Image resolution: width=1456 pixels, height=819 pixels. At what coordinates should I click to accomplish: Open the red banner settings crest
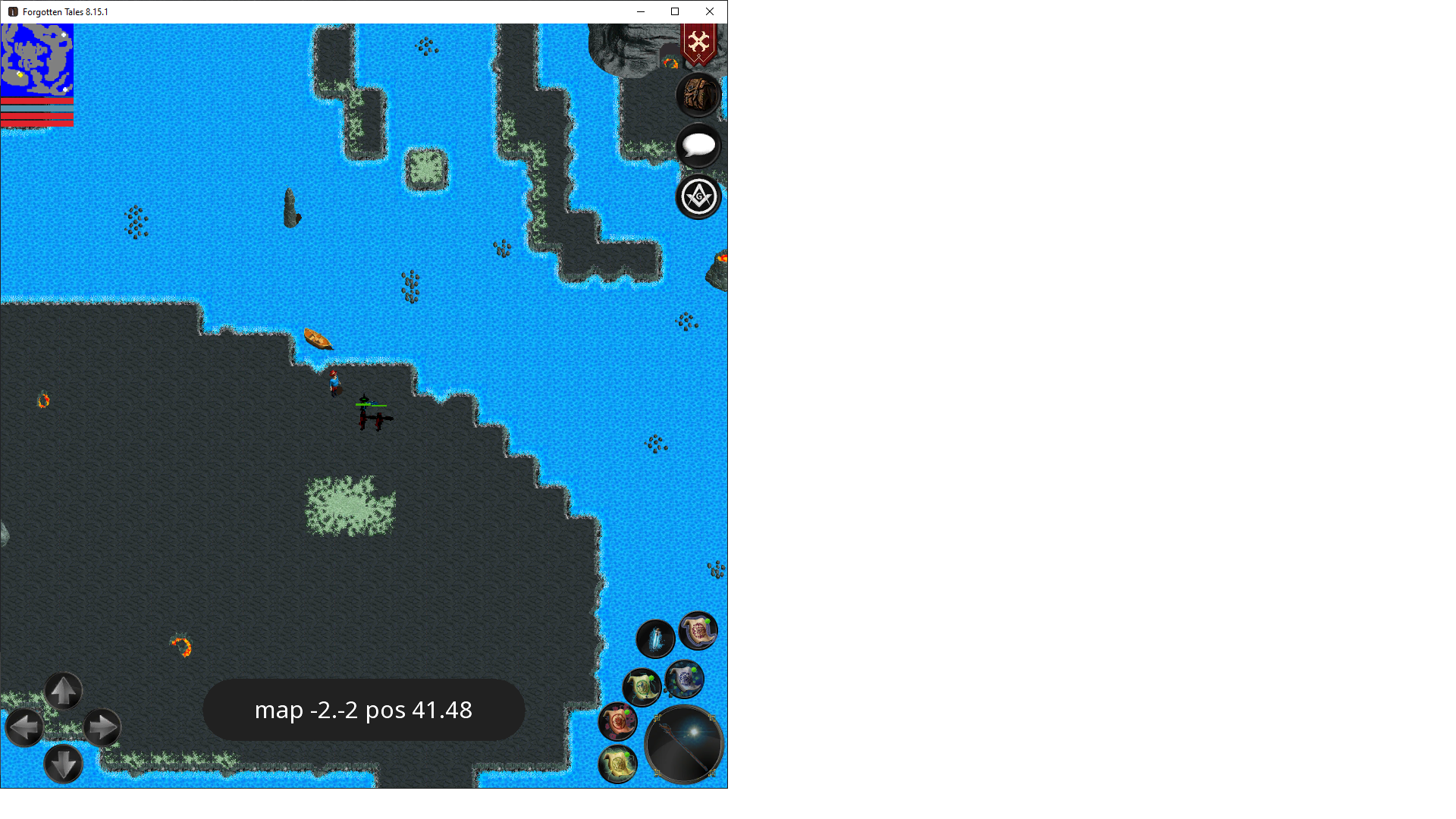coord(698,43)
